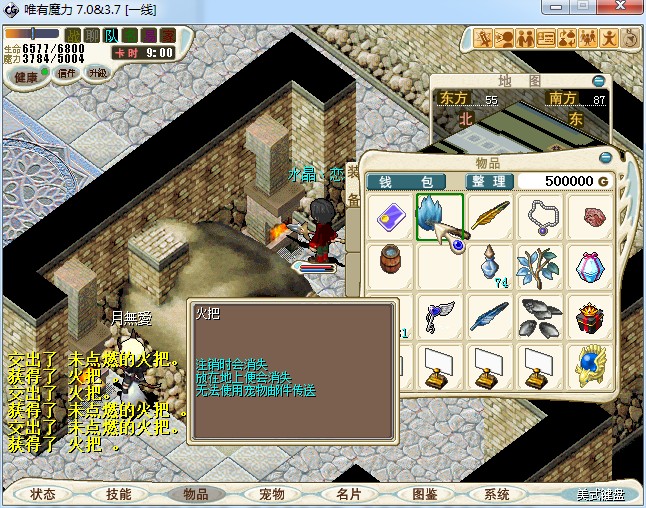Screen dimensions: 646x508
Task: Select the golden feather item
Action: click(490, 216)
